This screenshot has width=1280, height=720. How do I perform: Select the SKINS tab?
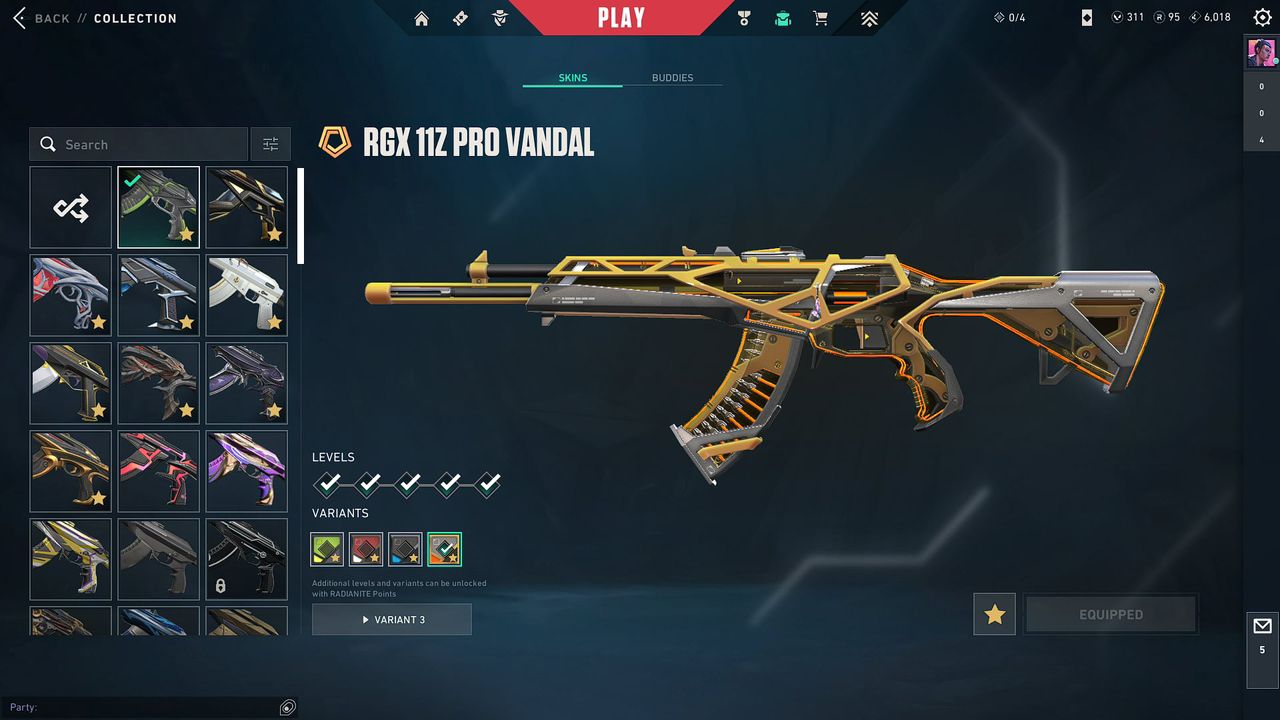tap(571, 77)
